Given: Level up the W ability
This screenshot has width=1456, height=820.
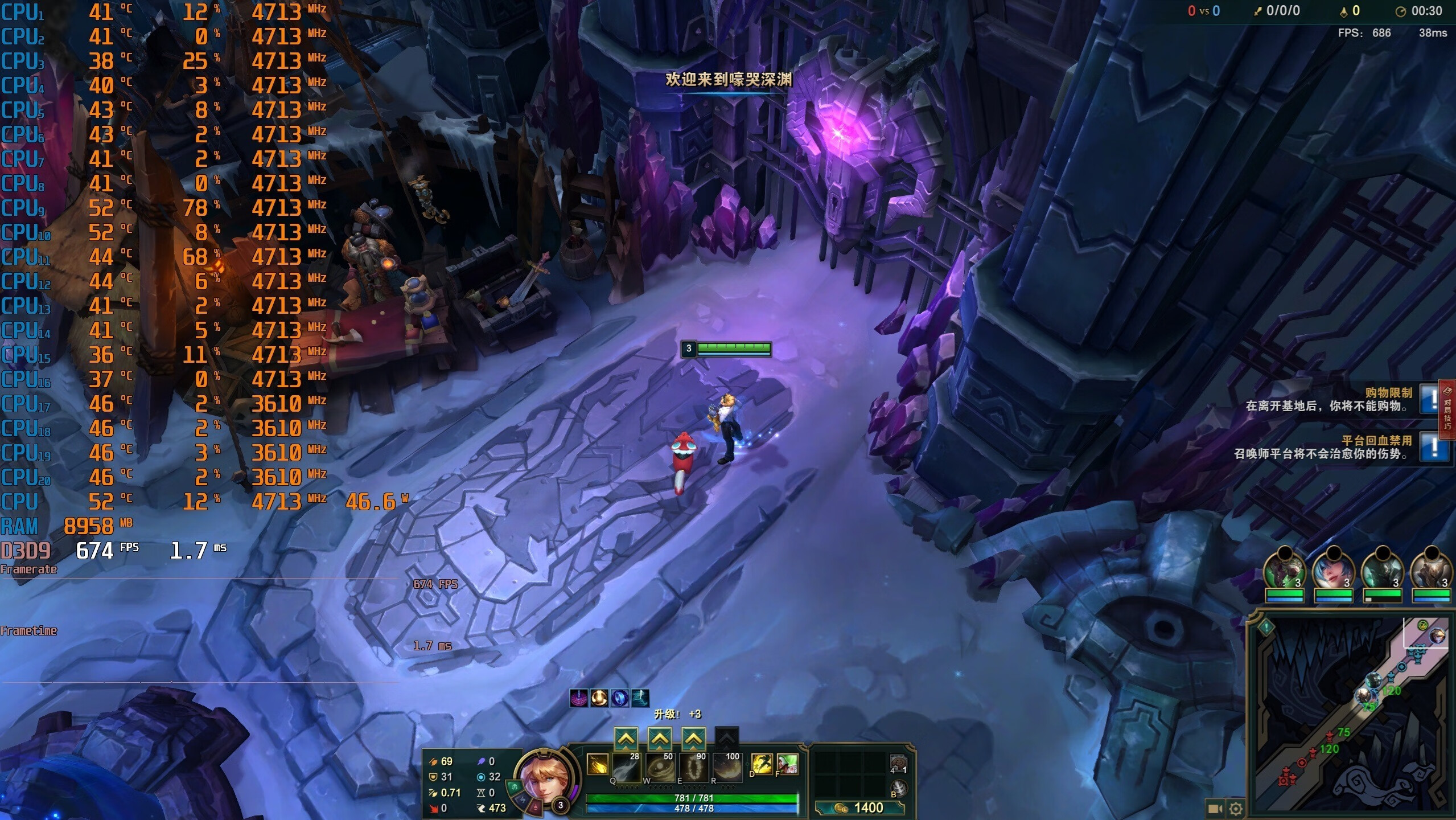Looking at the screenshot, I should tap(660, 739).
